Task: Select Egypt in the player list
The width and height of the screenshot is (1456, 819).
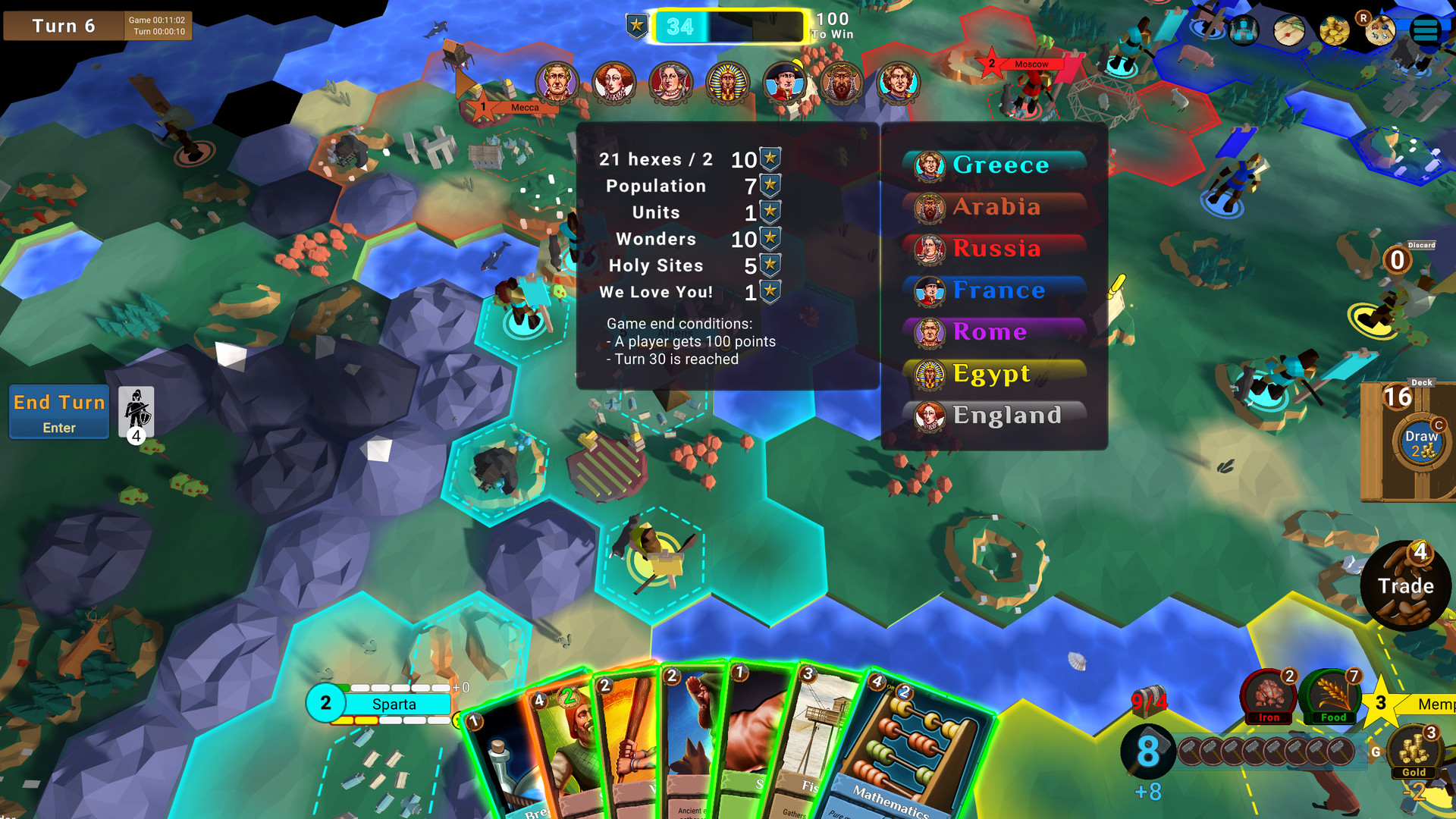Action: [993, 373]
